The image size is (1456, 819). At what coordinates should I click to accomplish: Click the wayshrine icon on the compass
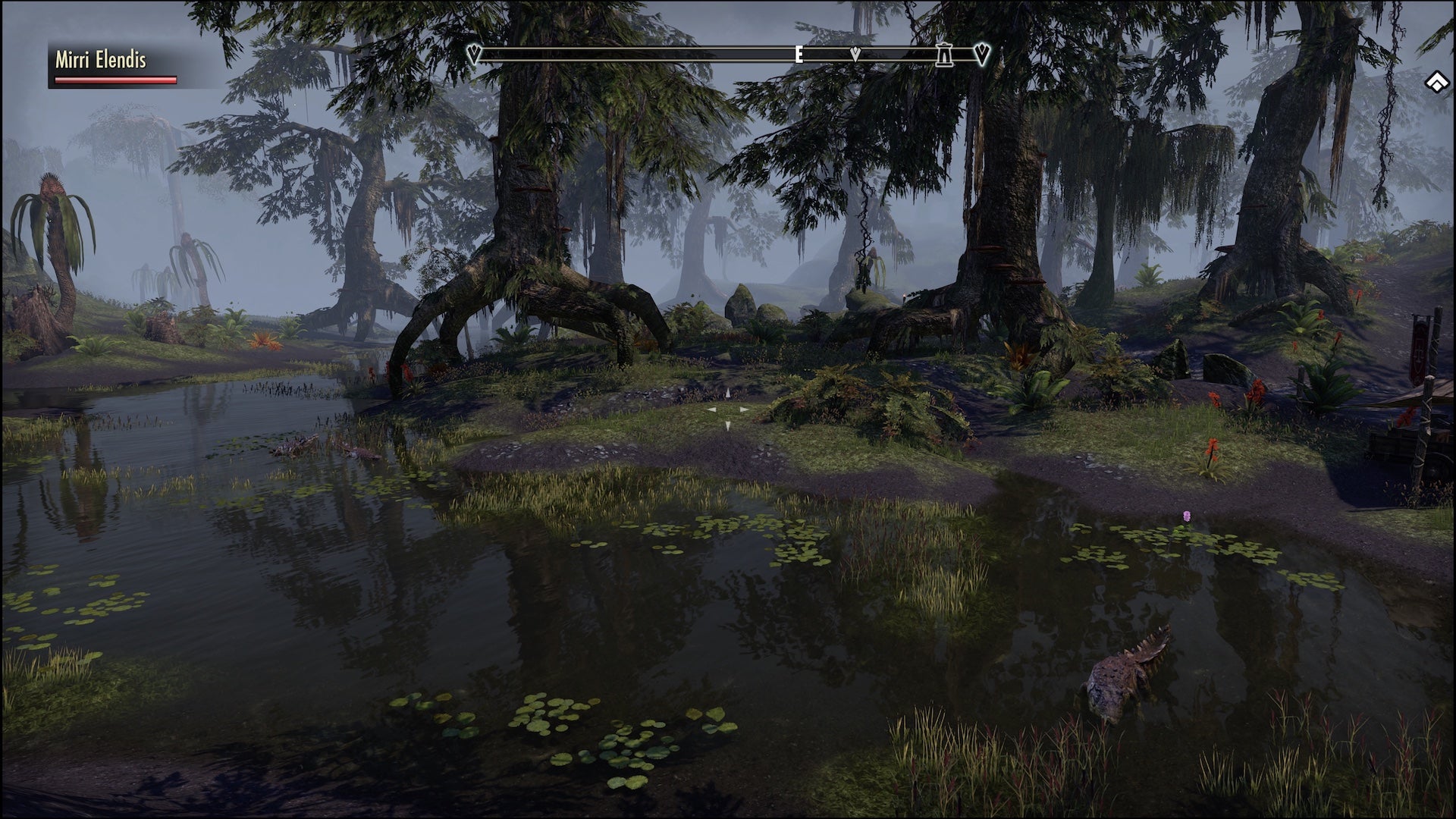click(x=943, y=55)
